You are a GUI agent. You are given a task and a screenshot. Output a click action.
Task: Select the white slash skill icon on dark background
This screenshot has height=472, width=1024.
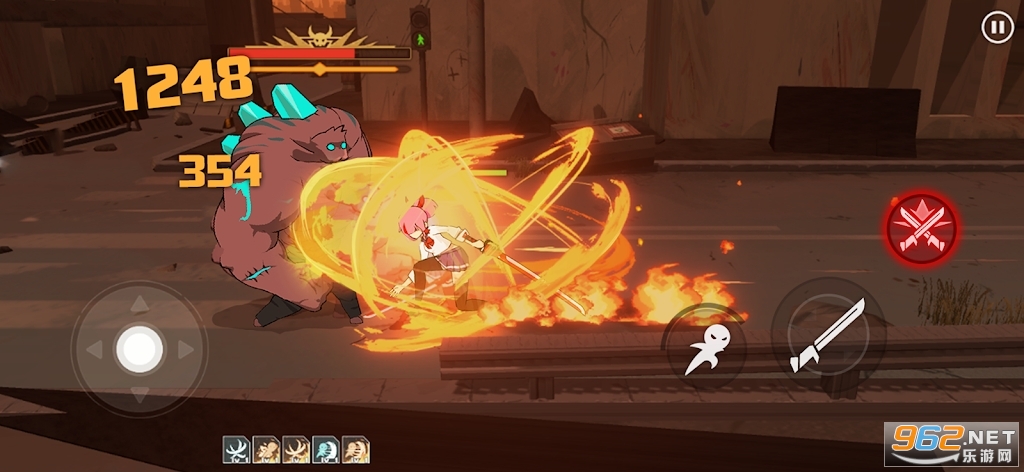coord(236,448)
